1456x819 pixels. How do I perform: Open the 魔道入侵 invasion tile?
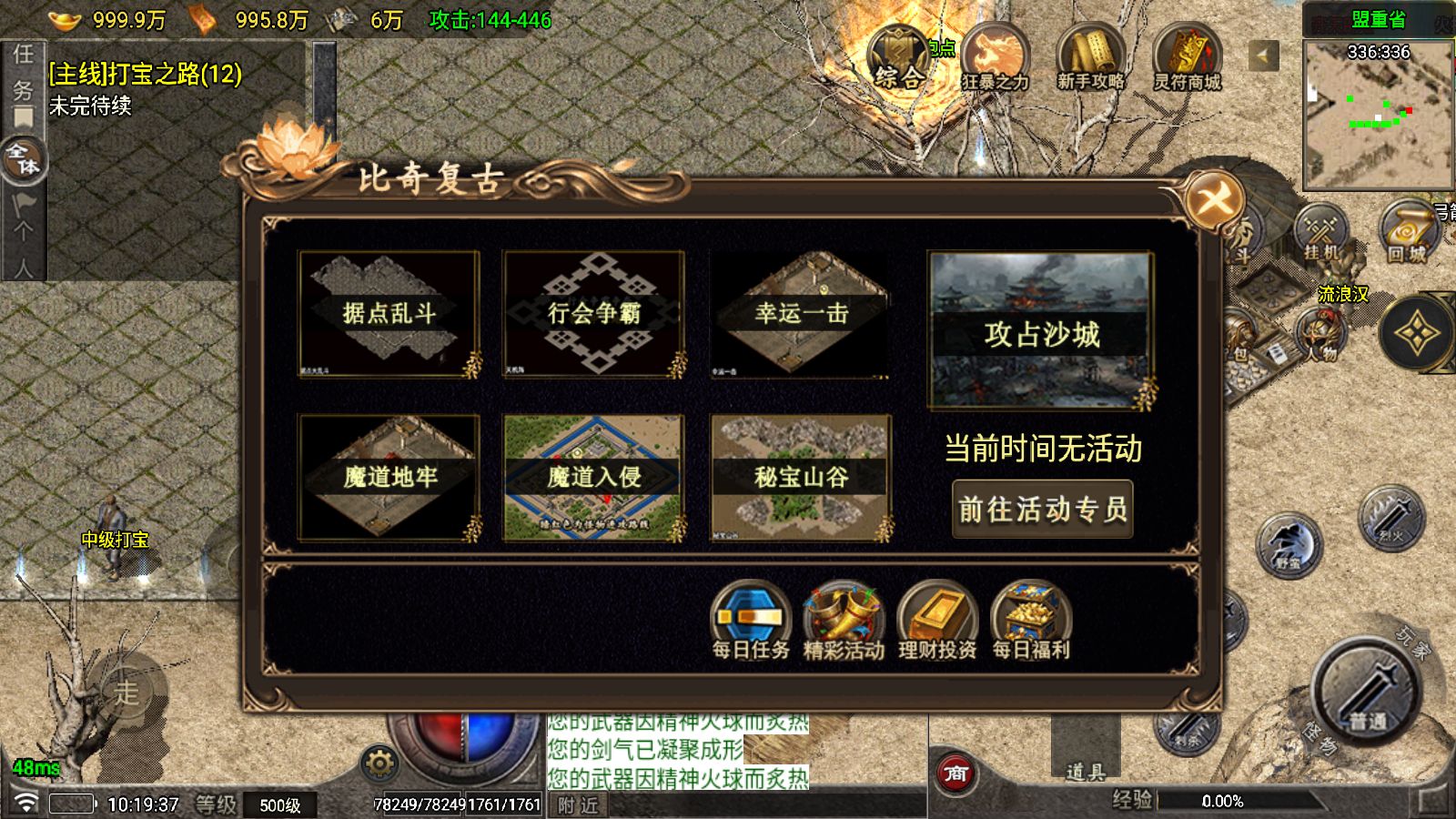coord(593,477)
